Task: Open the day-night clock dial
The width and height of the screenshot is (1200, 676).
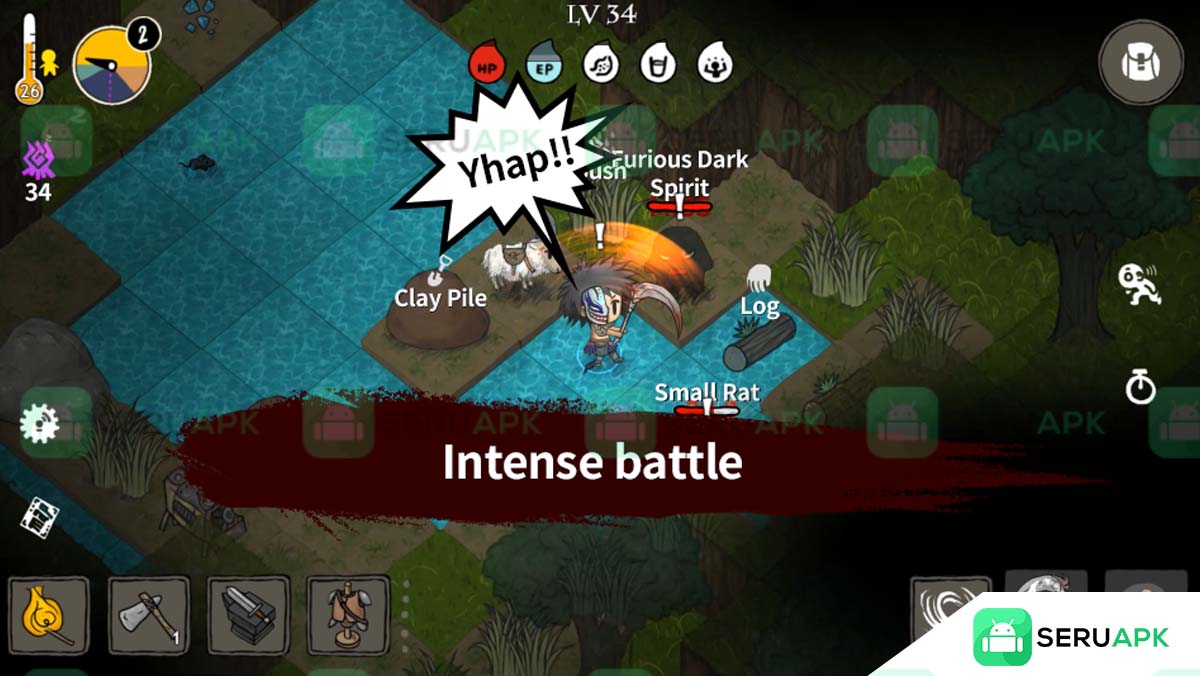Action: click(x=111, y=66)
